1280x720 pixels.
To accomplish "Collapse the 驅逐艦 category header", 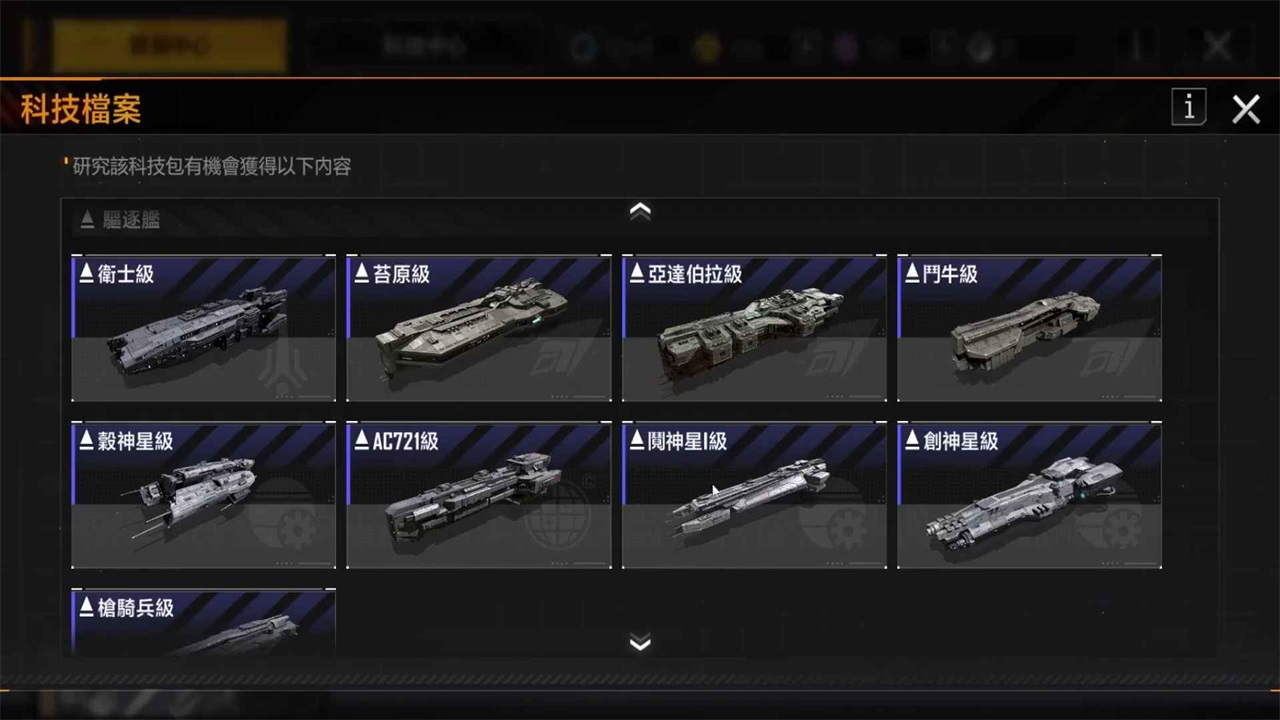I will (x=120, y=220).
